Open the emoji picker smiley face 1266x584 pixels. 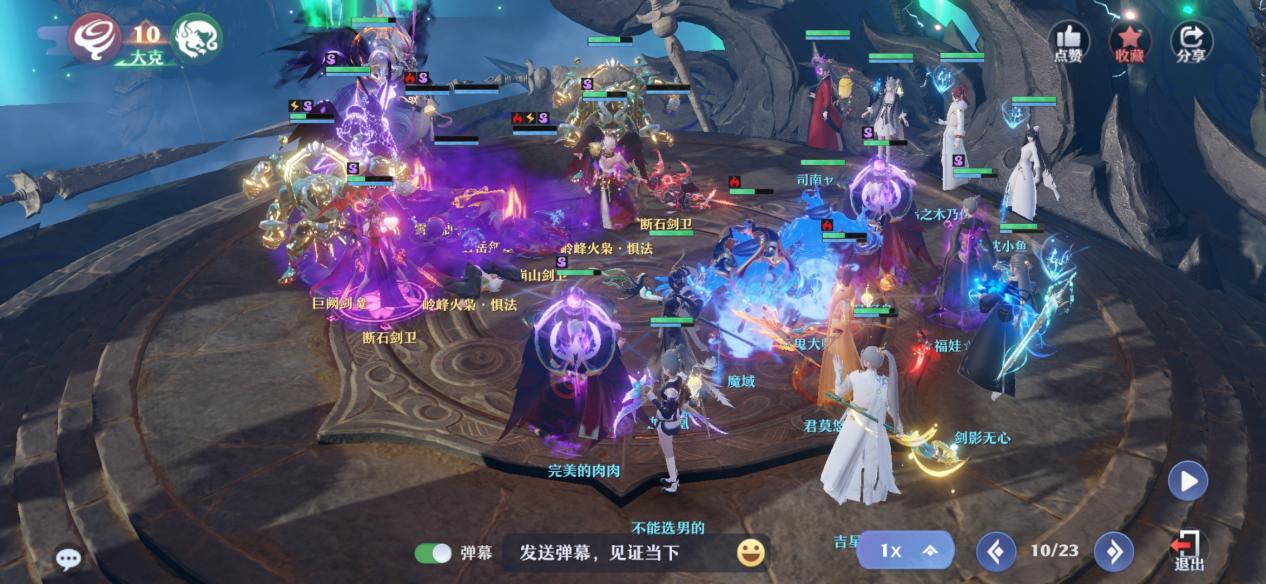click(751, 552)
